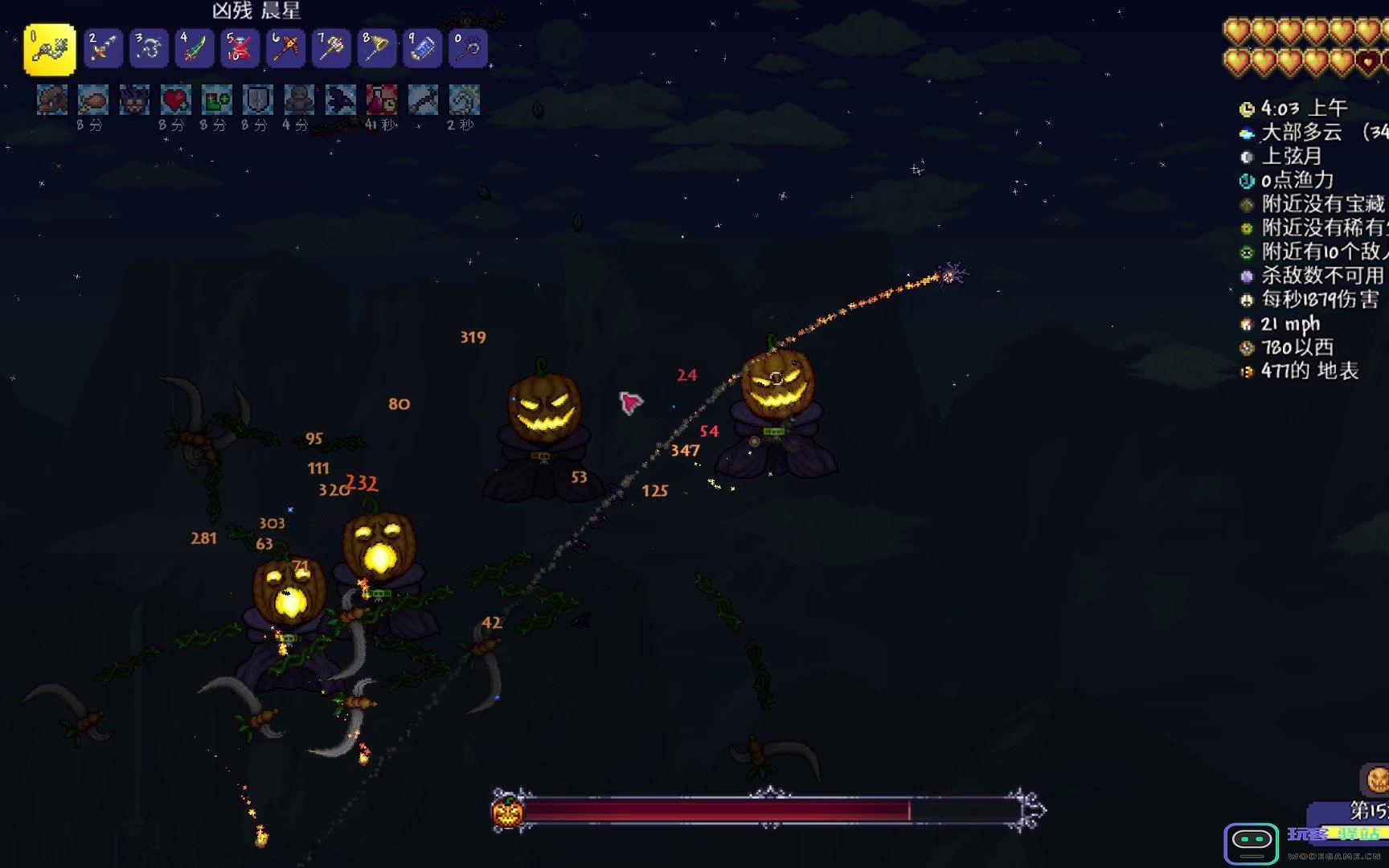The width and height of the screenshot is (1389, 868).
Task: Click the grey shield Ironskin buff icon
Action: [x=257, y=100]
